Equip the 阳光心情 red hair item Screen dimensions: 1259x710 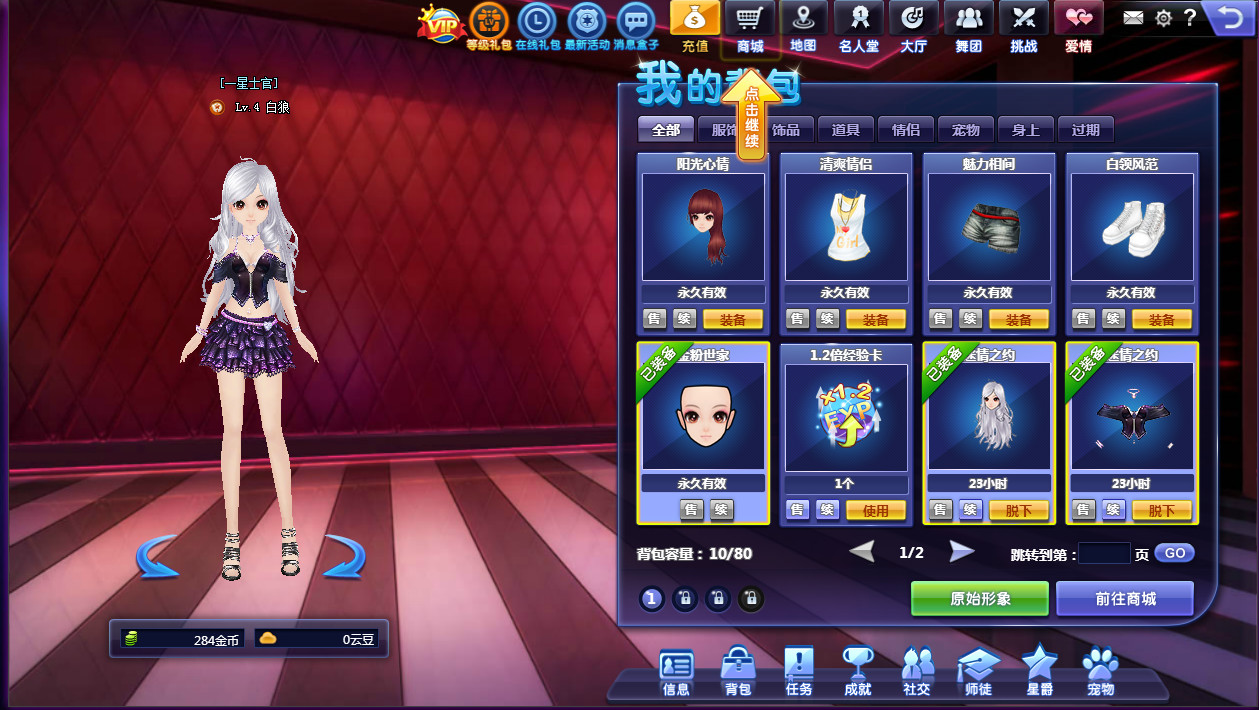733,320
